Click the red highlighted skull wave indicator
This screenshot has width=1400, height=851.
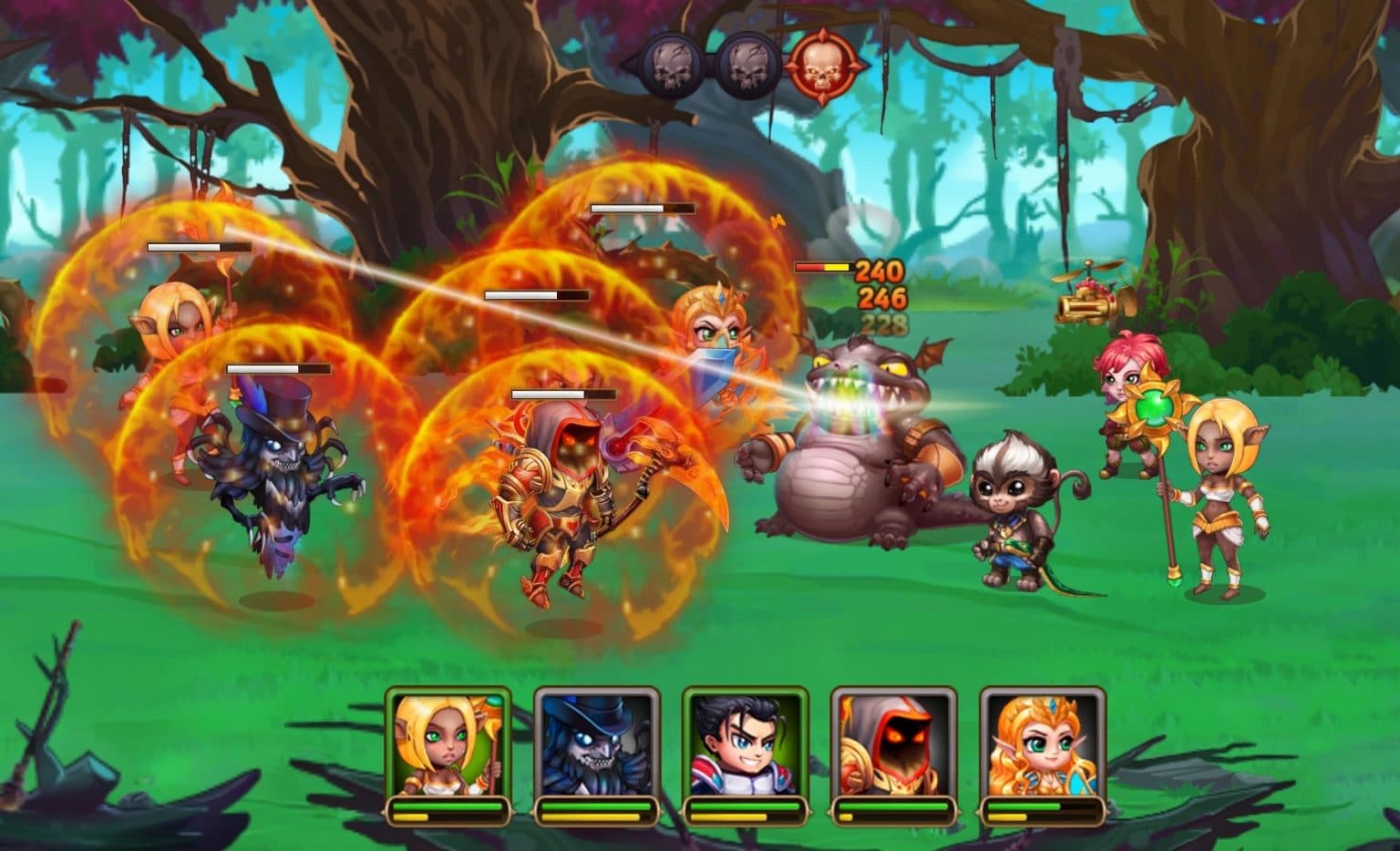822,66
